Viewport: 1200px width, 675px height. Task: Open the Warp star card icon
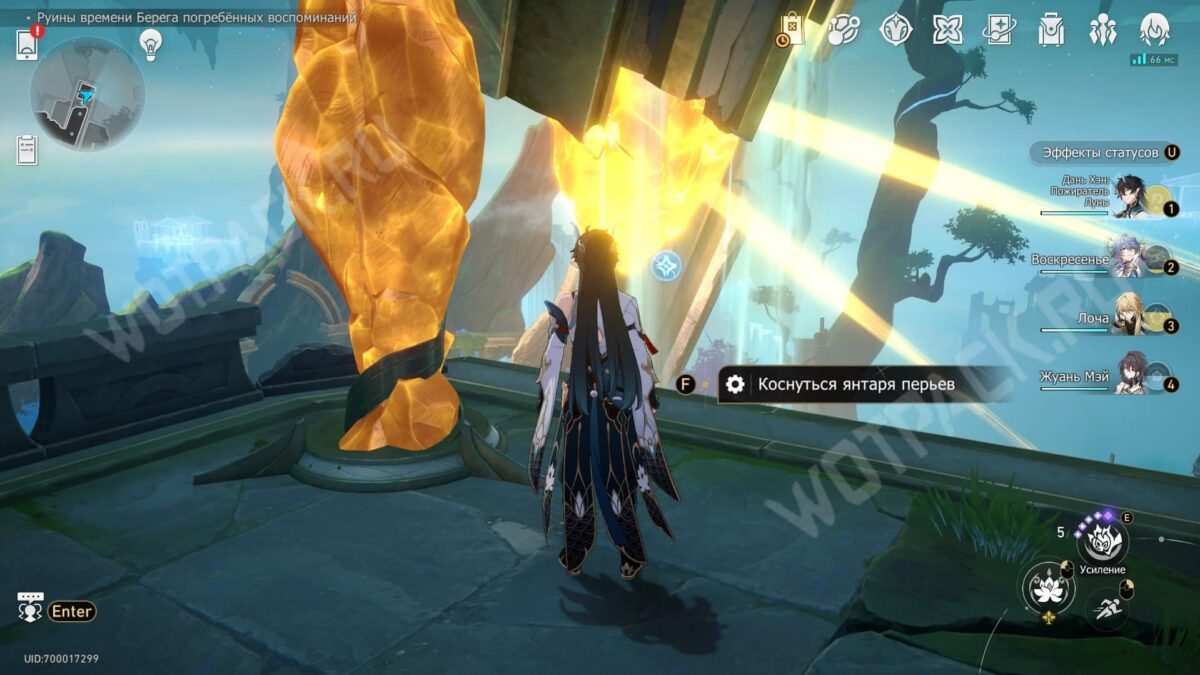tap(999, 30)
